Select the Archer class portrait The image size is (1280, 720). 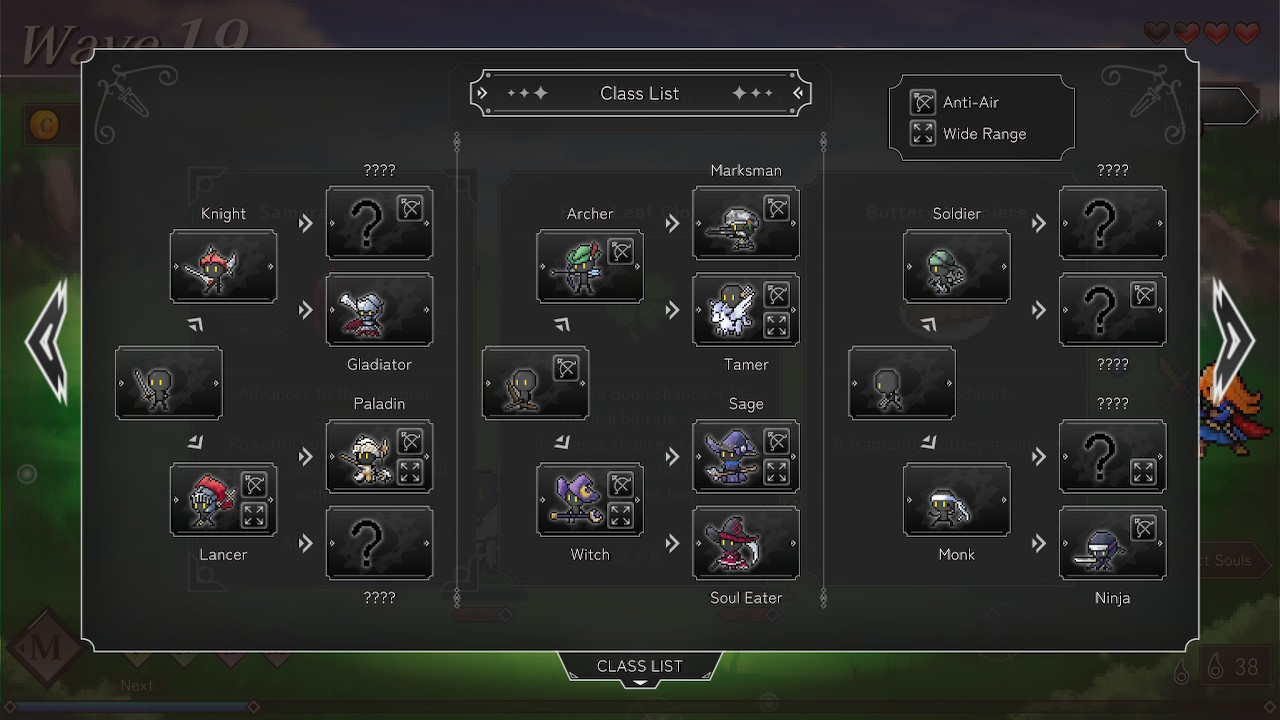coord(590,267)
